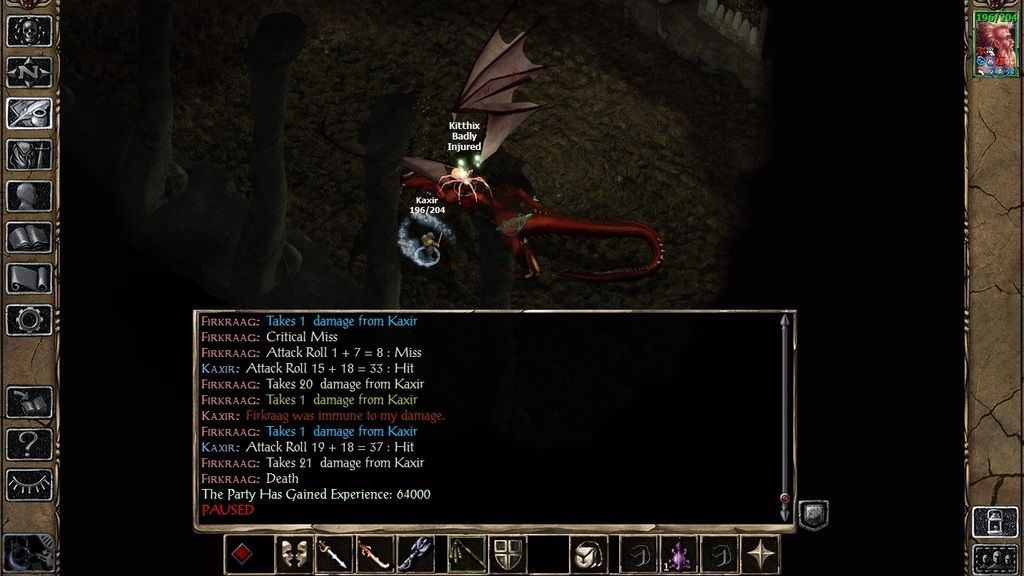
Task: Open the journal with the quill button
Action: 29,113
